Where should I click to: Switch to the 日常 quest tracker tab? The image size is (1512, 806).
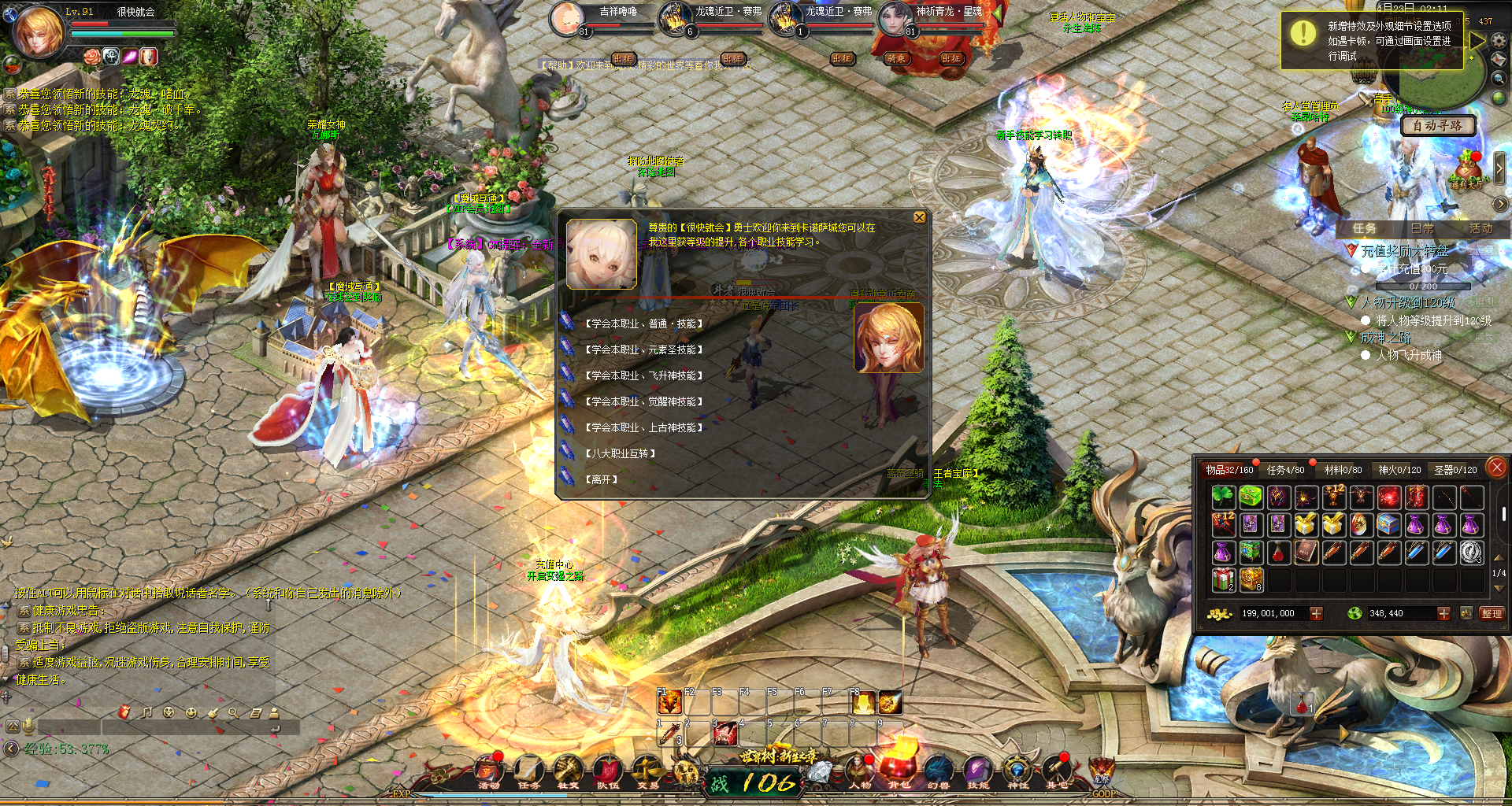pyautogui.click(x=1422, y=228)
